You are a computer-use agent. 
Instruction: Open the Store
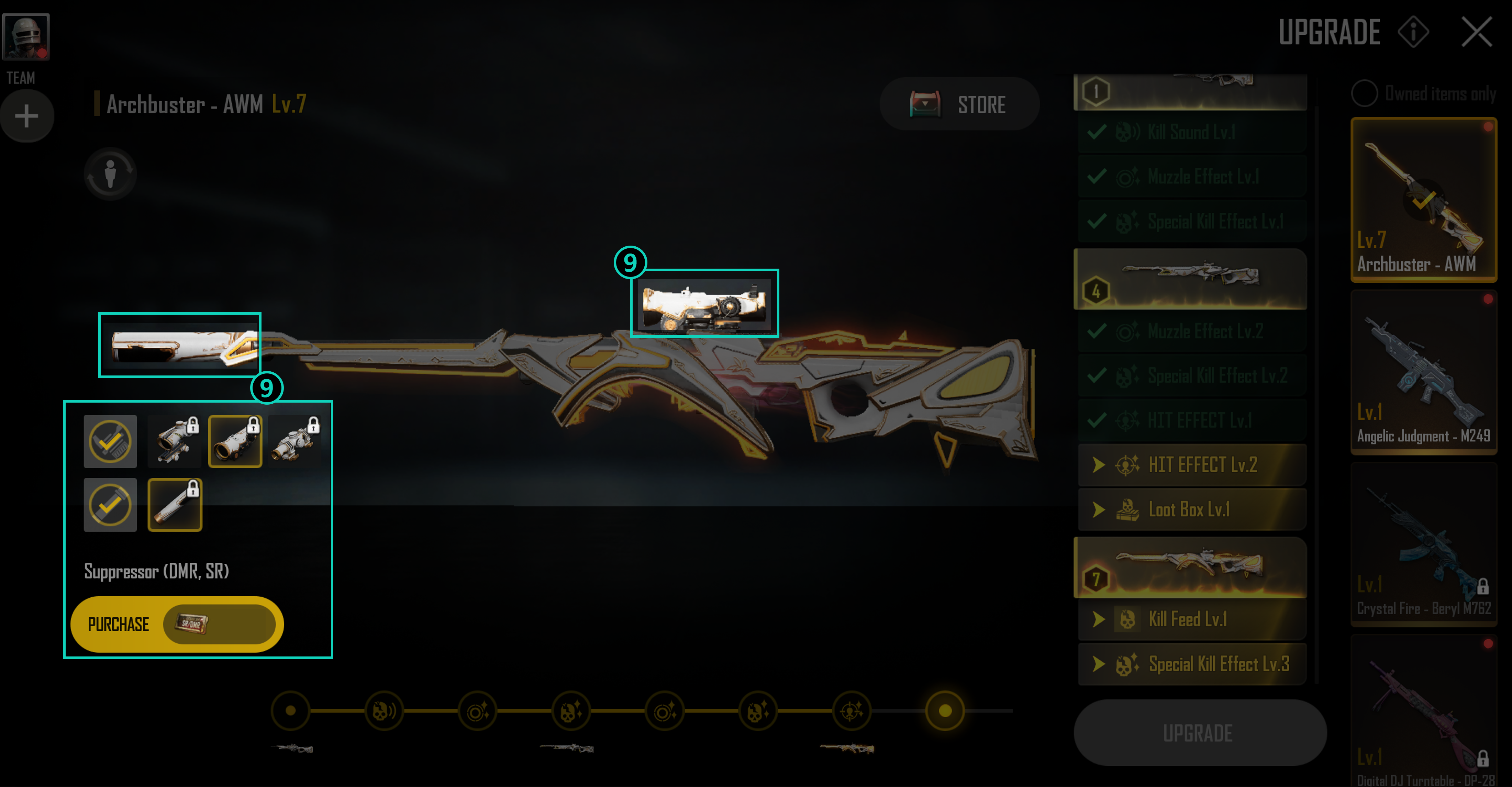[x=959, y=104]
